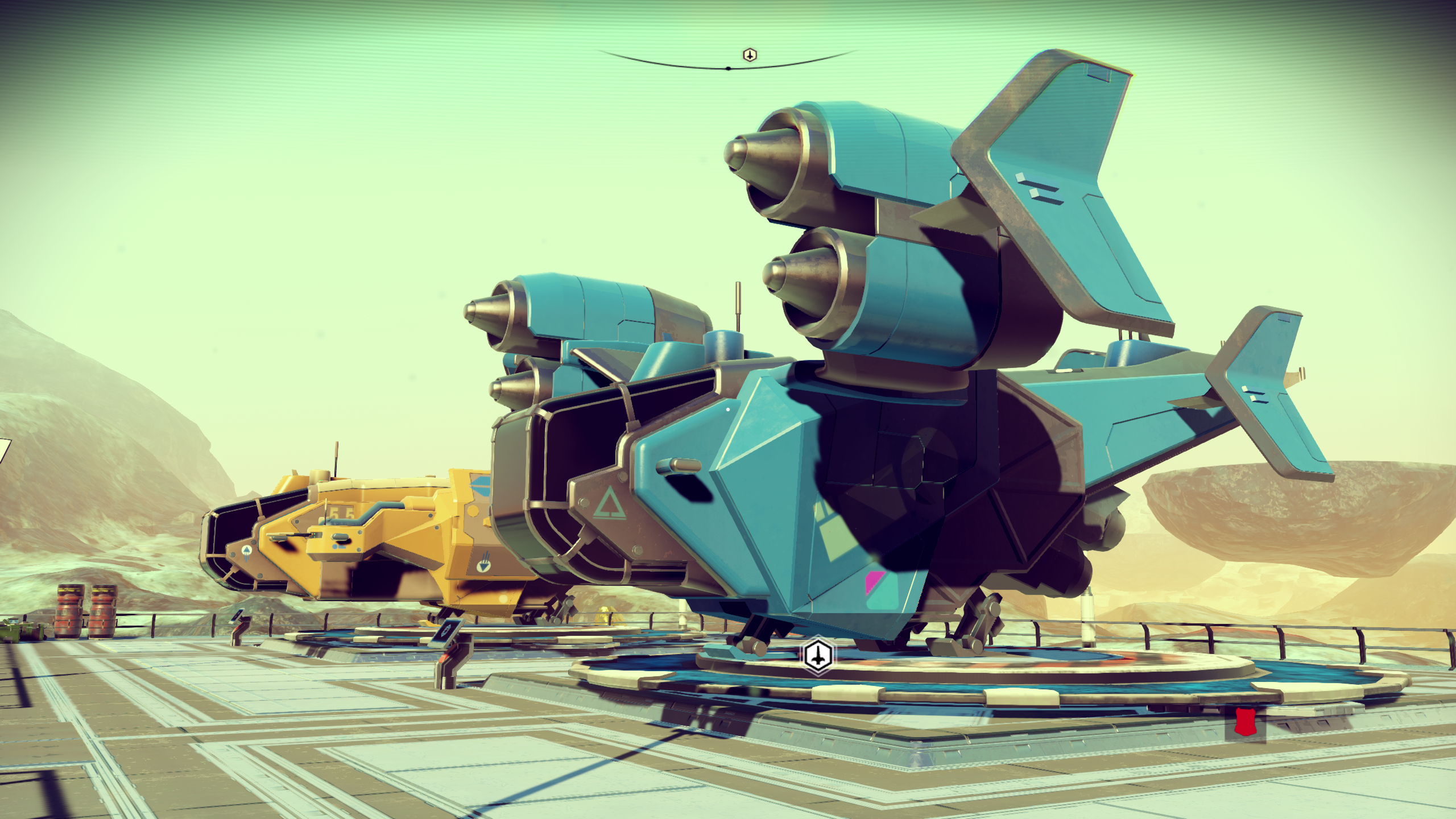Viewport: 1456px width, 819px height.
Task: Select the hexagonal starship marker on the landing pad
Action: tap(818, 655)
